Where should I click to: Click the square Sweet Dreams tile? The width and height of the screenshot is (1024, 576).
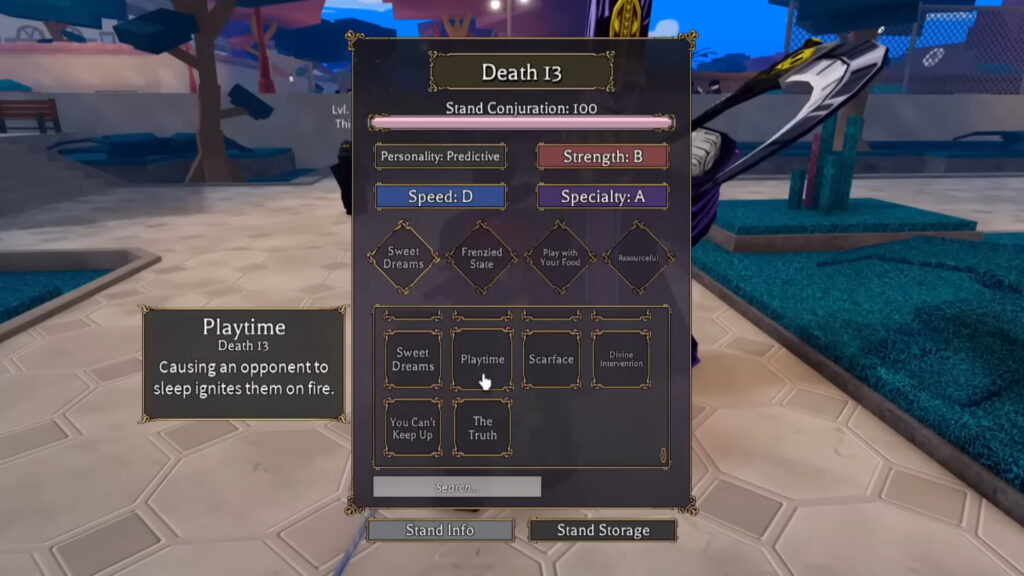(x=413, y=359)
